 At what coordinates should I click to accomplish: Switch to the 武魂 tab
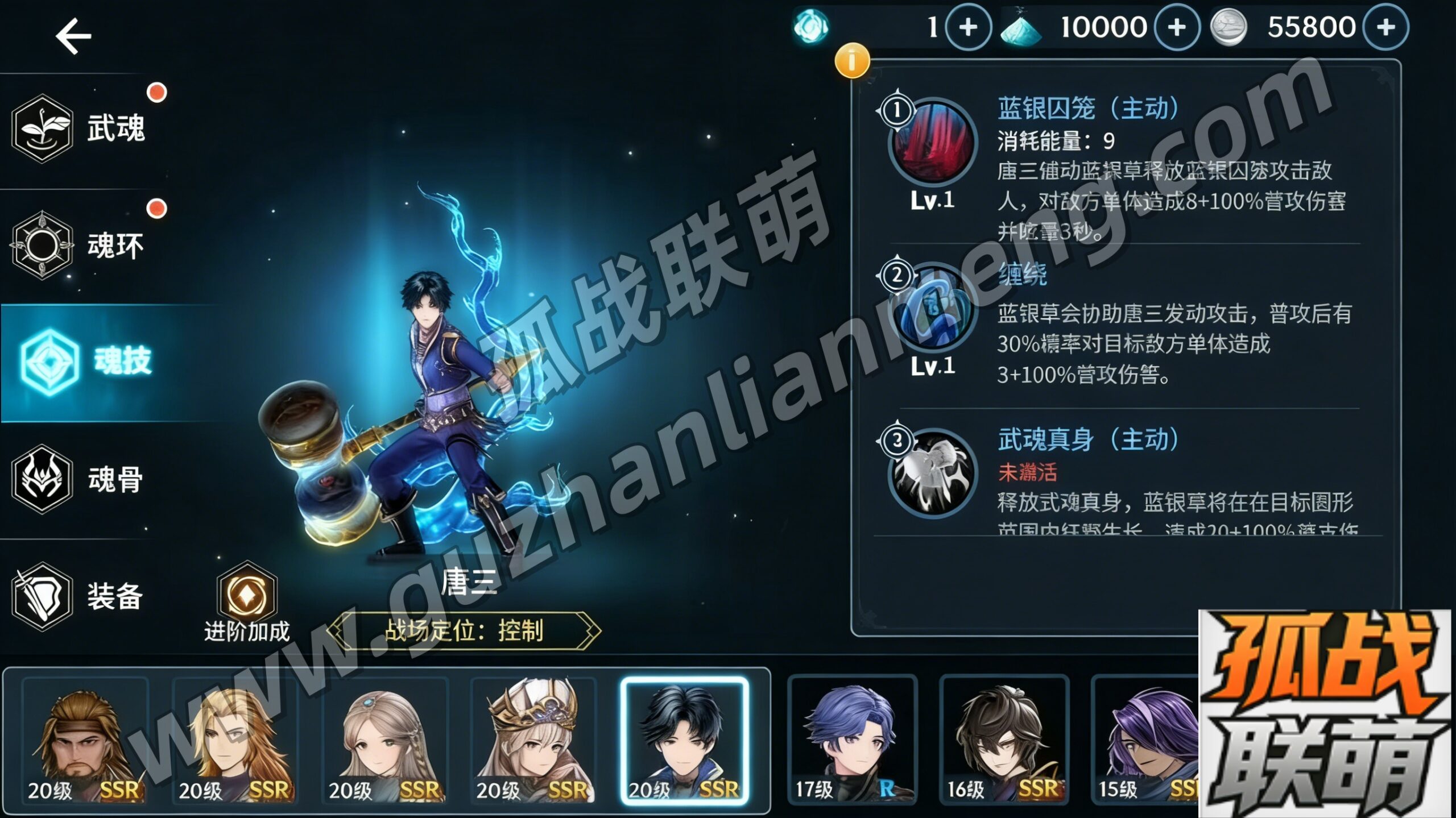point(80,128)
